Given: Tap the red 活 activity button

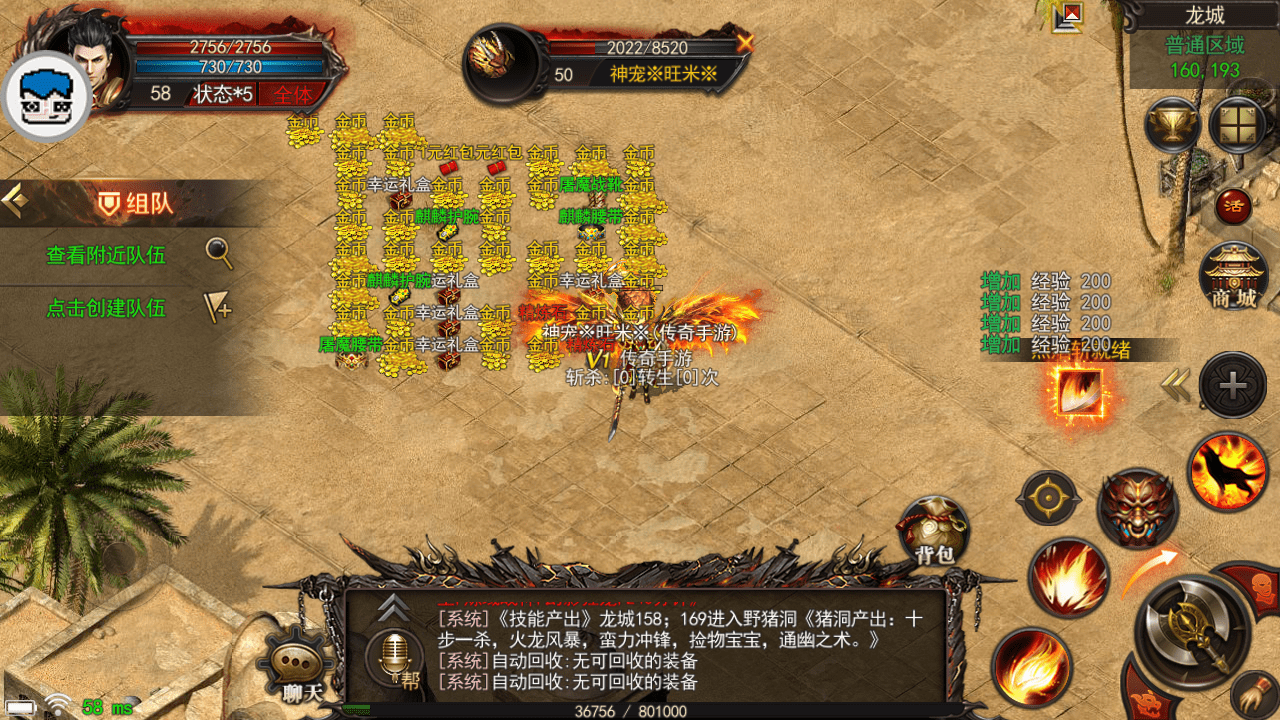Looking at the screenshot, I should point(1233,206).
